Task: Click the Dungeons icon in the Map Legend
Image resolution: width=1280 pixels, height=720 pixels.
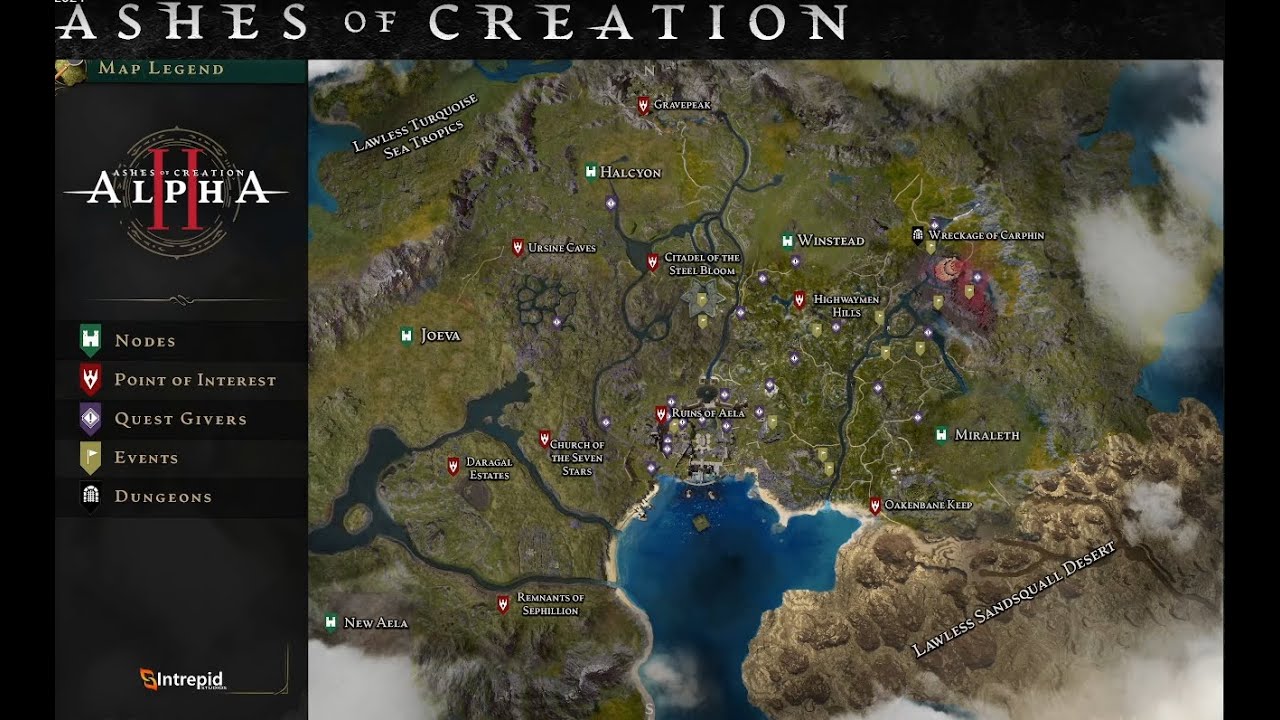Action: pos(90,496)
